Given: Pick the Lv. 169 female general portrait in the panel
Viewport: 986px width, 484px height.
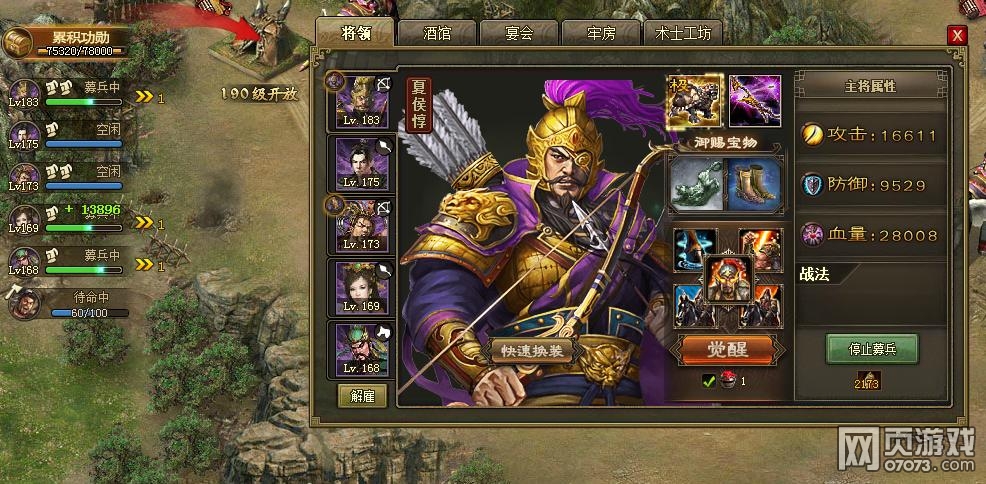Looking at the screenshot, I should coord(362,287).
